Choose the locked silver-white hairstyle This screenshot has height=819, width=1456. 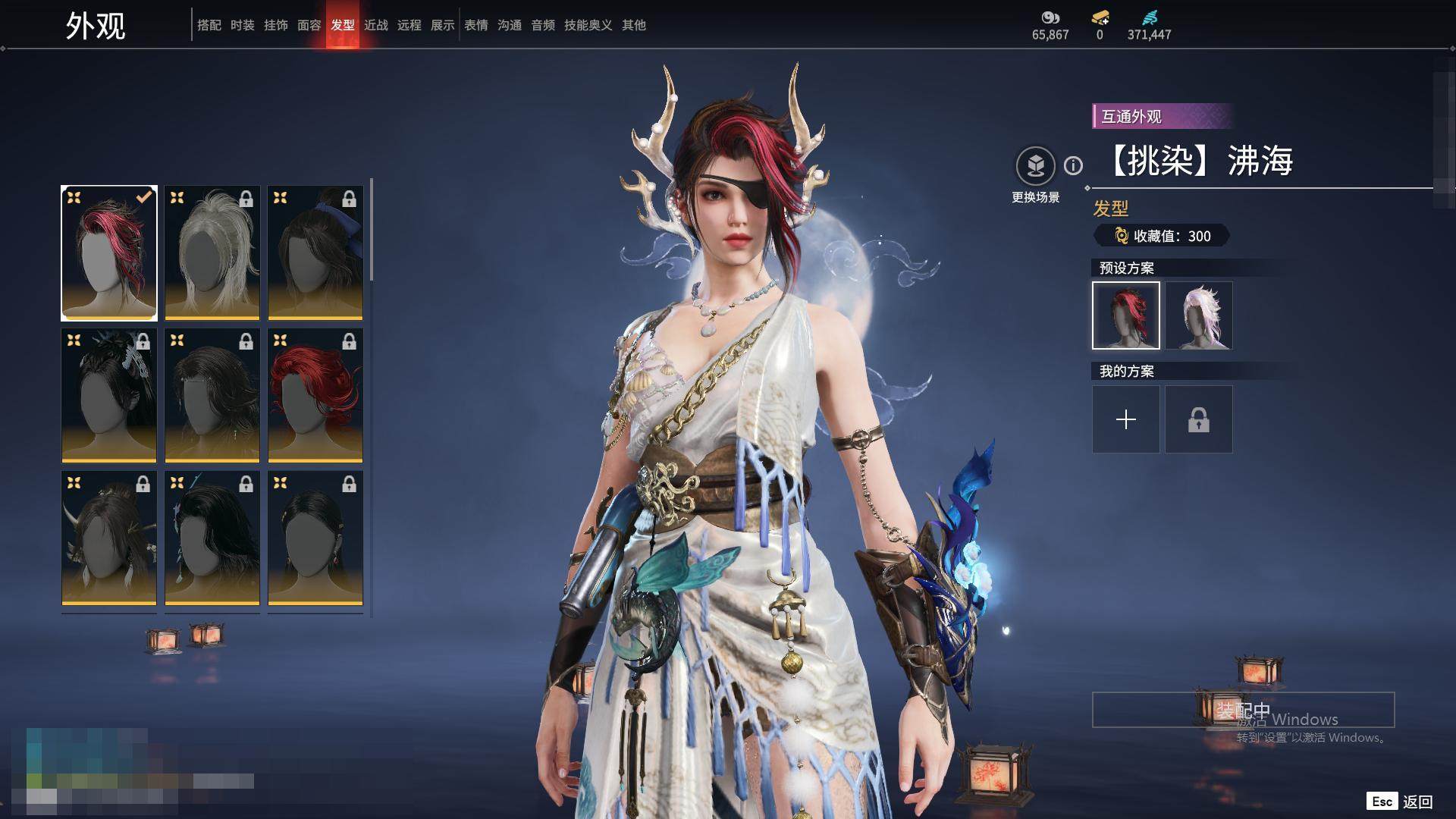click(212, 253)
